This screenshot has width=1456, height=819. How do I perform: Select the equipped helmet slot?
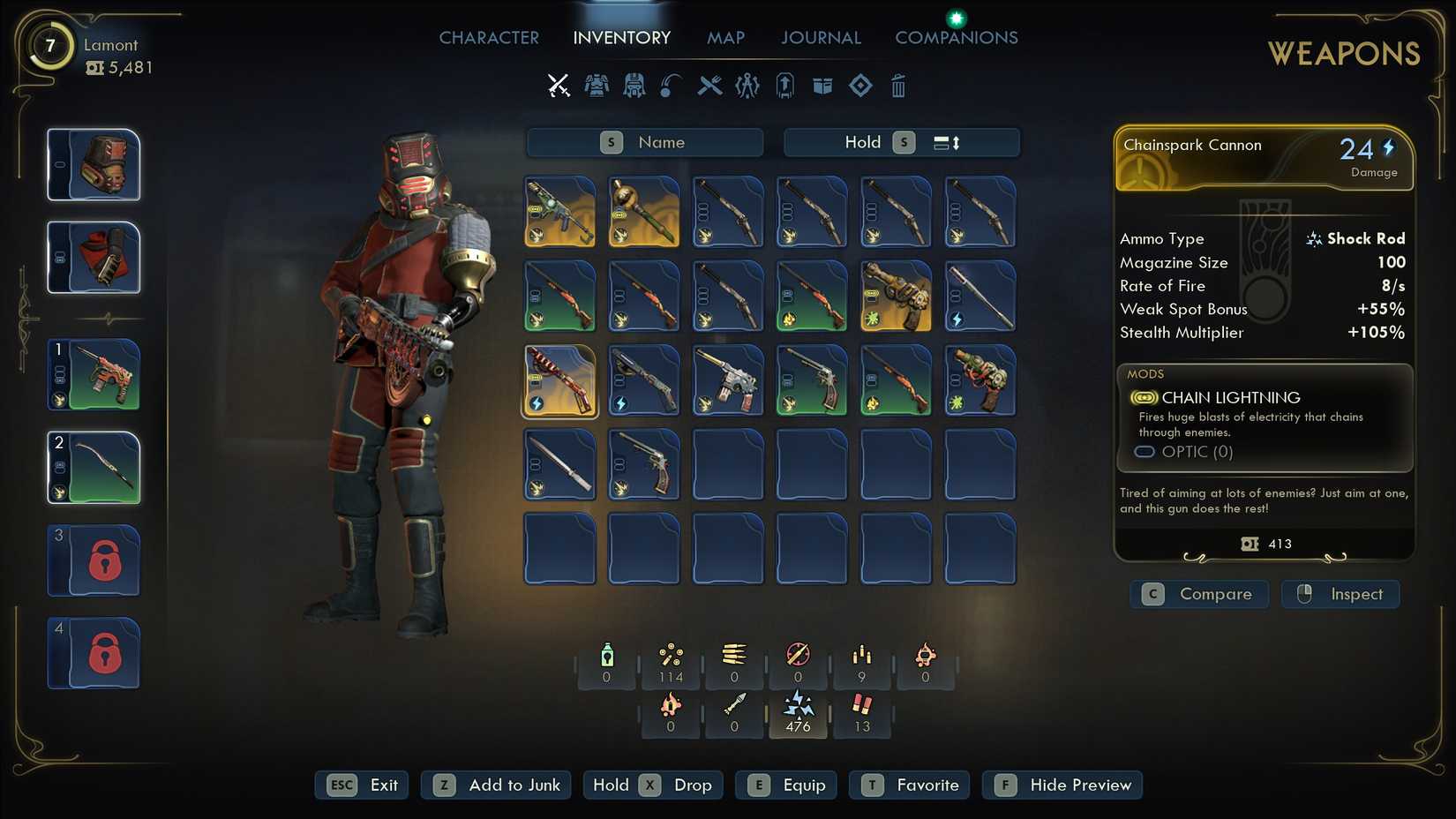[94, 165]
